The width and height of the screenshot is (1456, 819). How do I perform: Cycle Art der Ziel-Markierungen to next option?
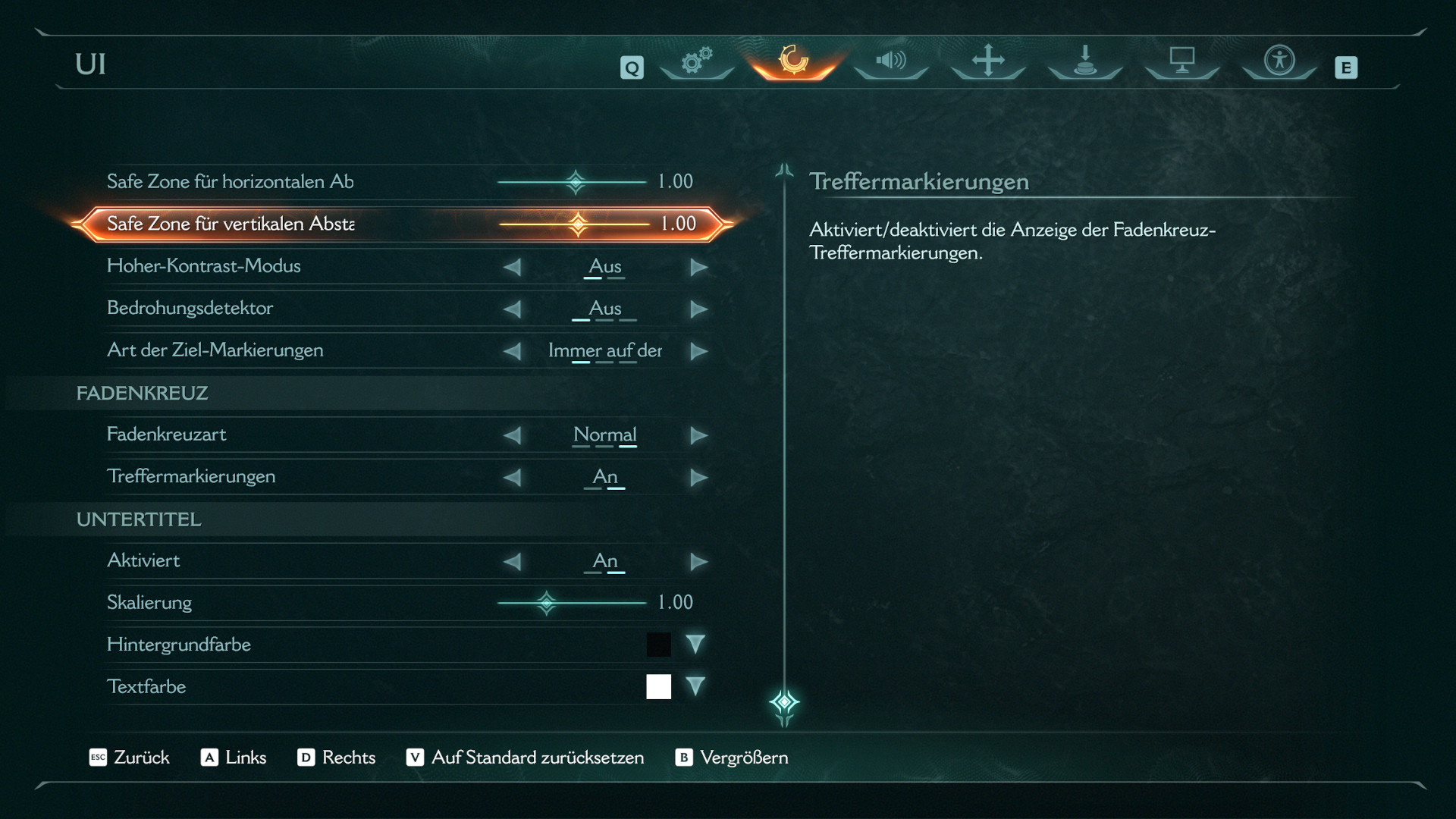(698, 351)
